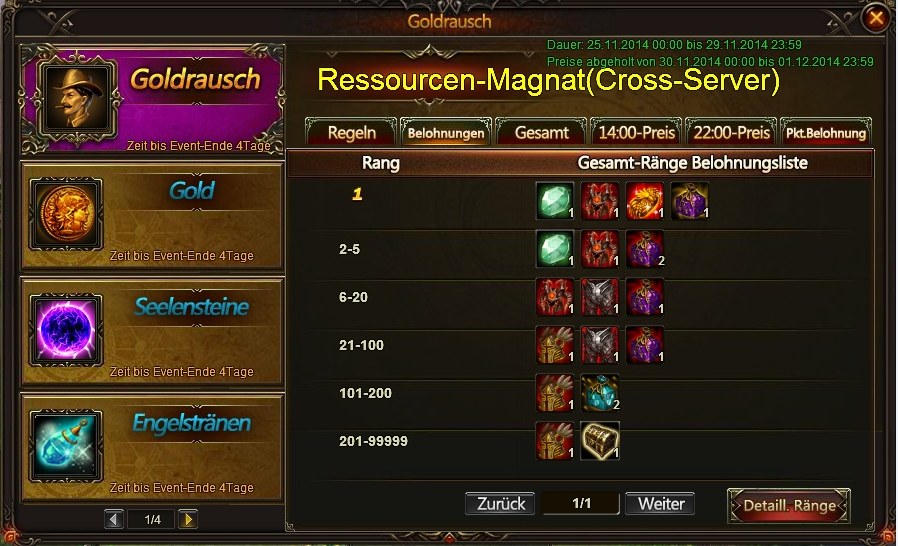The image size is (898, 546).
Task: Select the treasure chest reward for rank 201-99999
Action: pyautogui.click(x=600, y=440)
